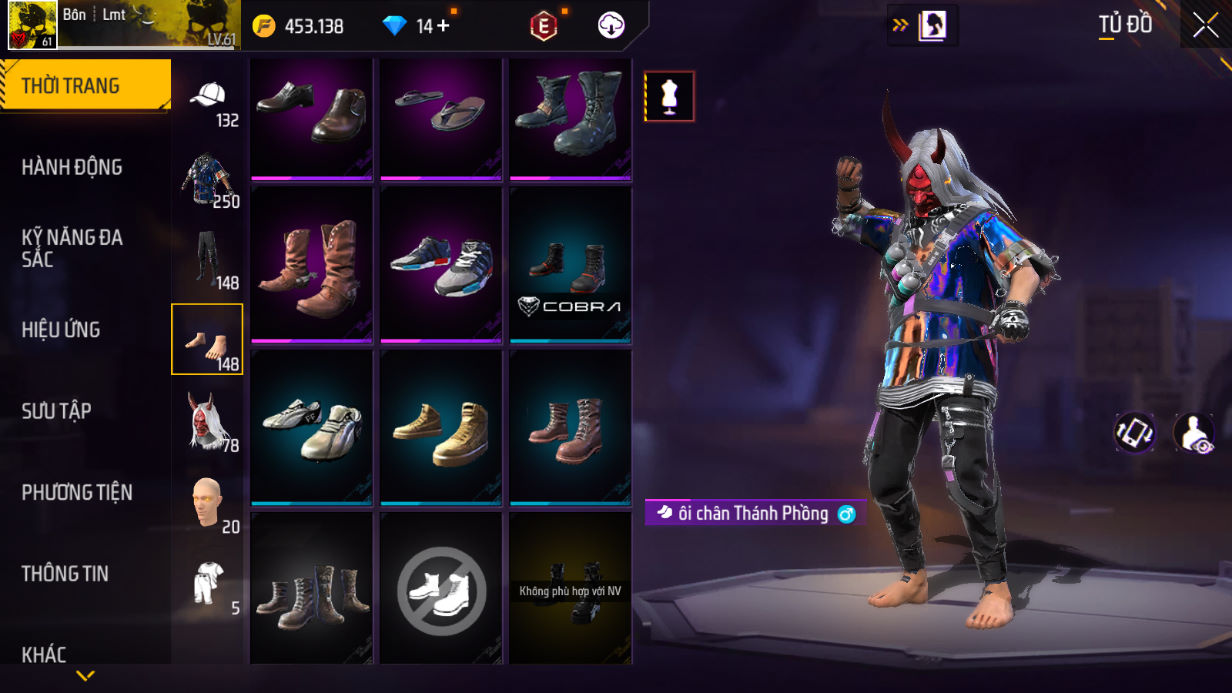Select the KỸ NĂNG ĐA SẮC tab
Image resolution: width=1232 pixels, height=693 pixels.
point(72,248)
